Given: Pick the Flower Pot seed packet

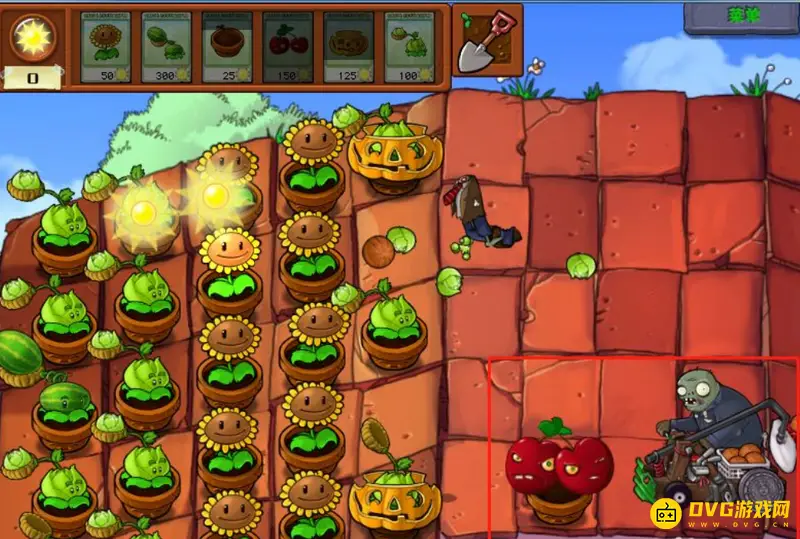Looking at the screenshot, I should coord(226,47).
